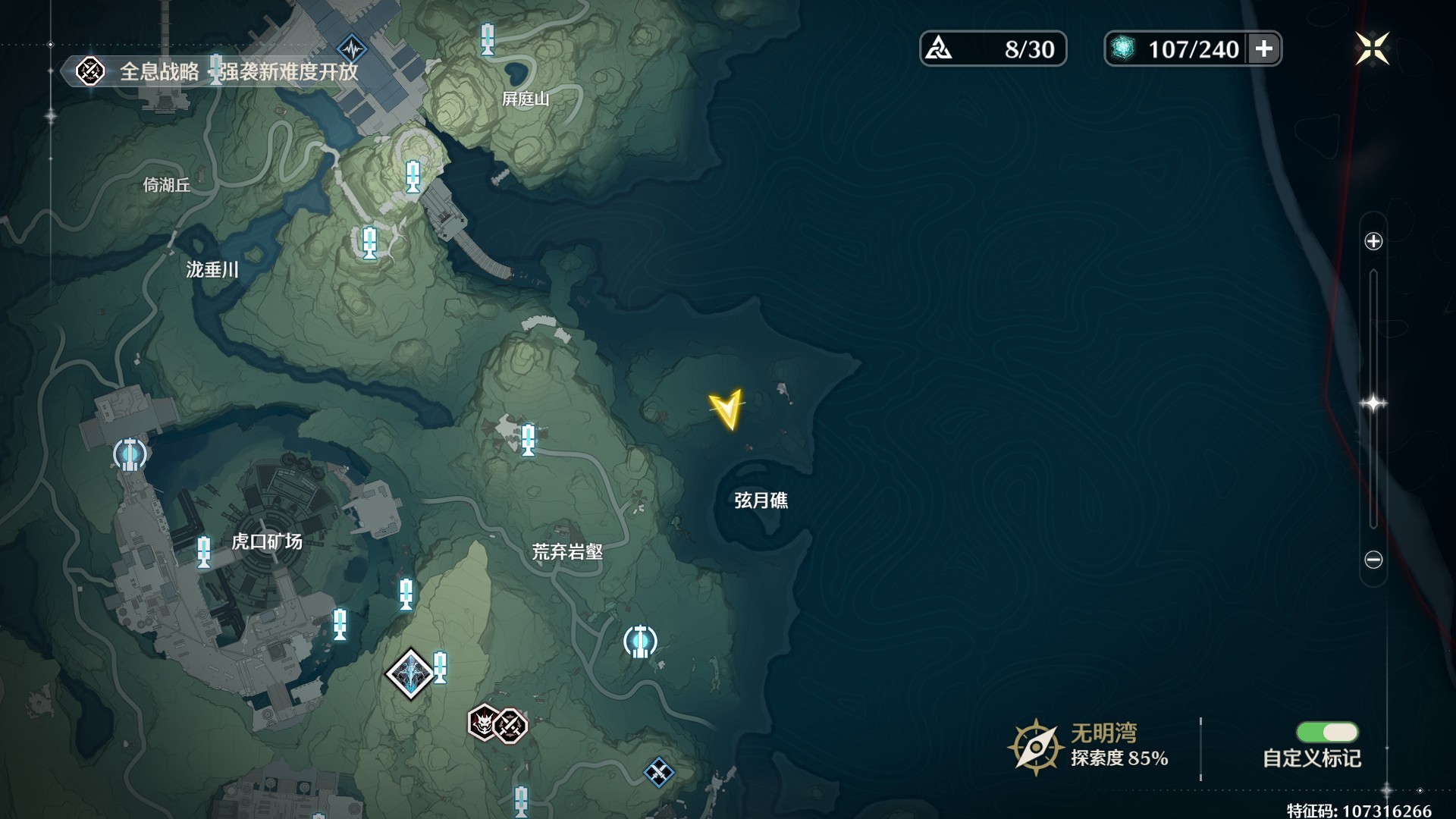Click the 8/30 progress counter at top
This screenshot has width=1456, height=819.
coord(993,48)
